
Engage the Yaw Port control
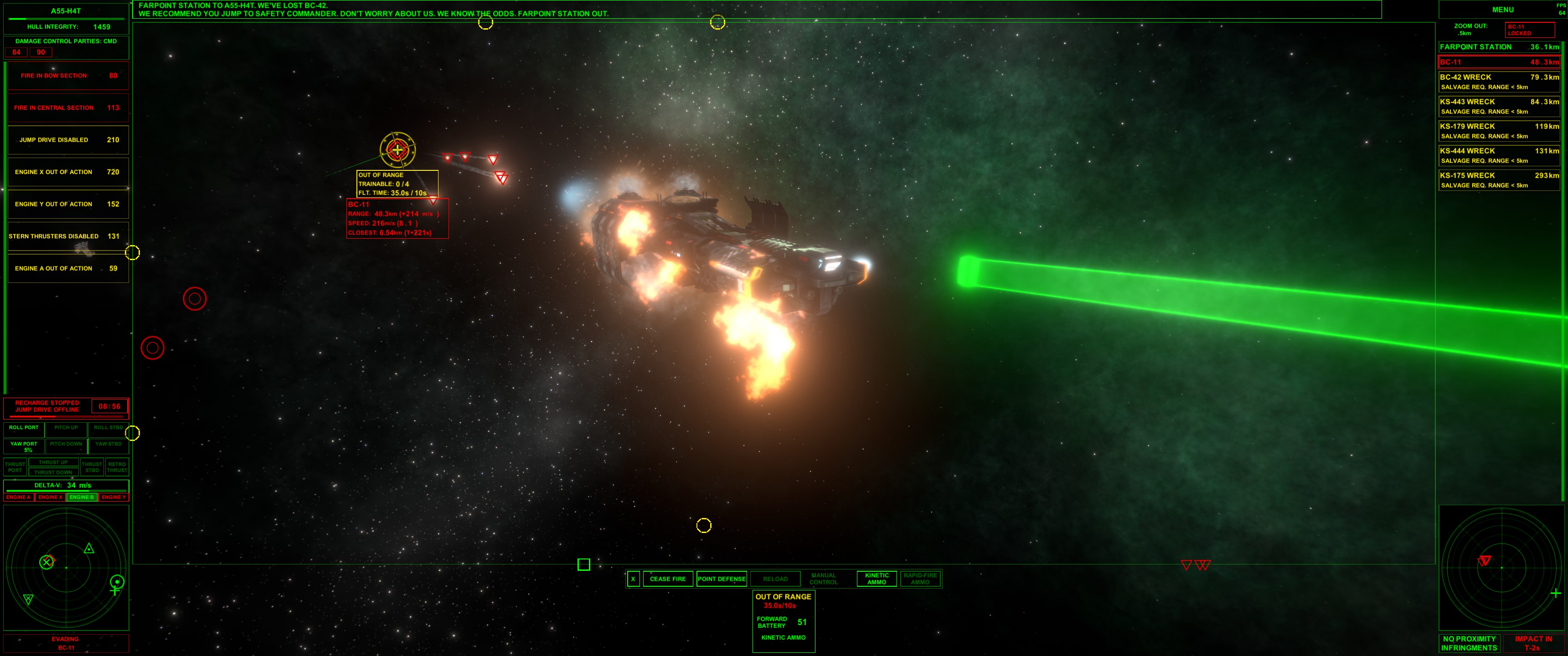[24, 446]
